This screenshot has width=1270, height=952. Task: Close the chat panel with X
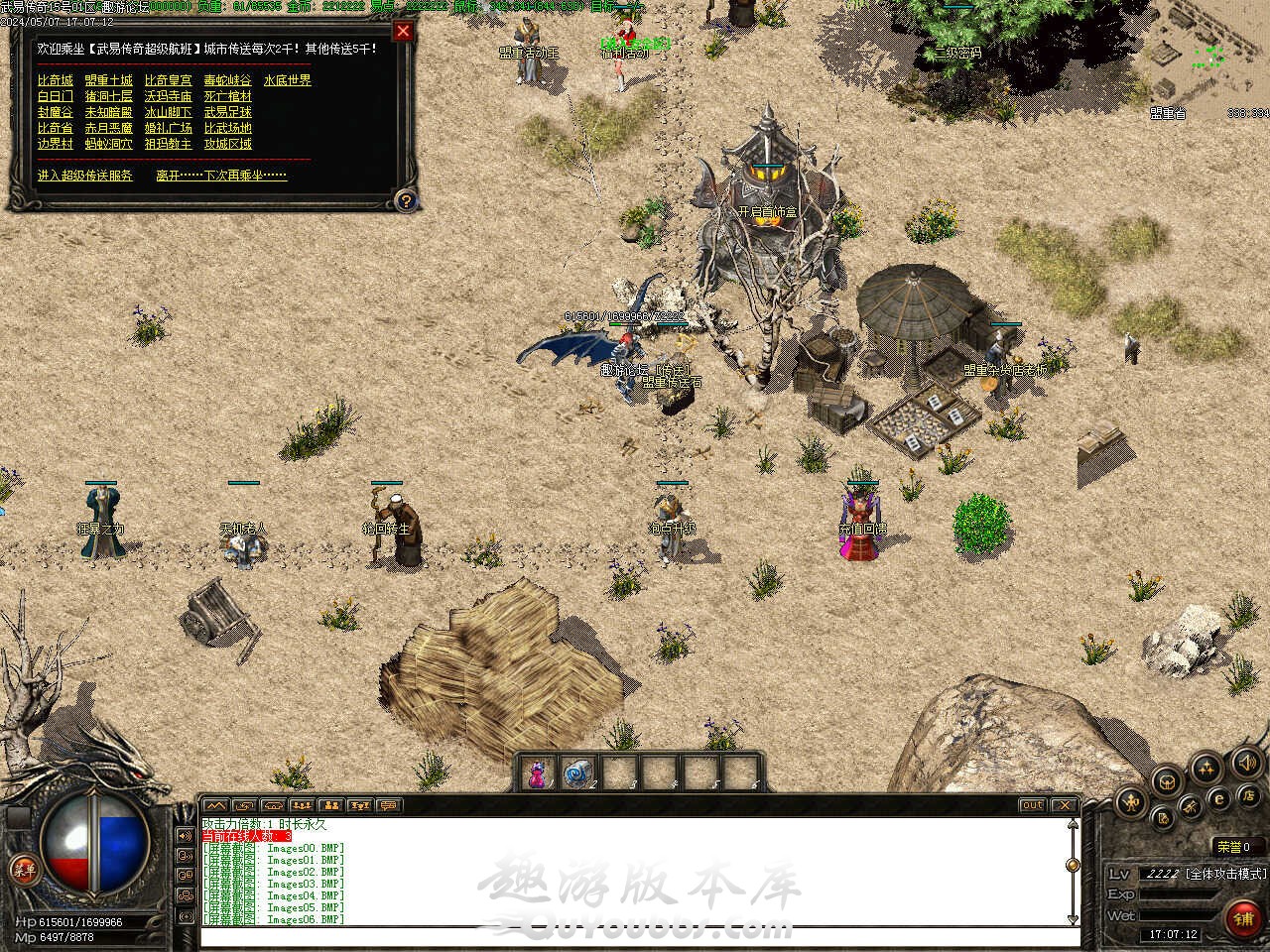click(1064, 805)
